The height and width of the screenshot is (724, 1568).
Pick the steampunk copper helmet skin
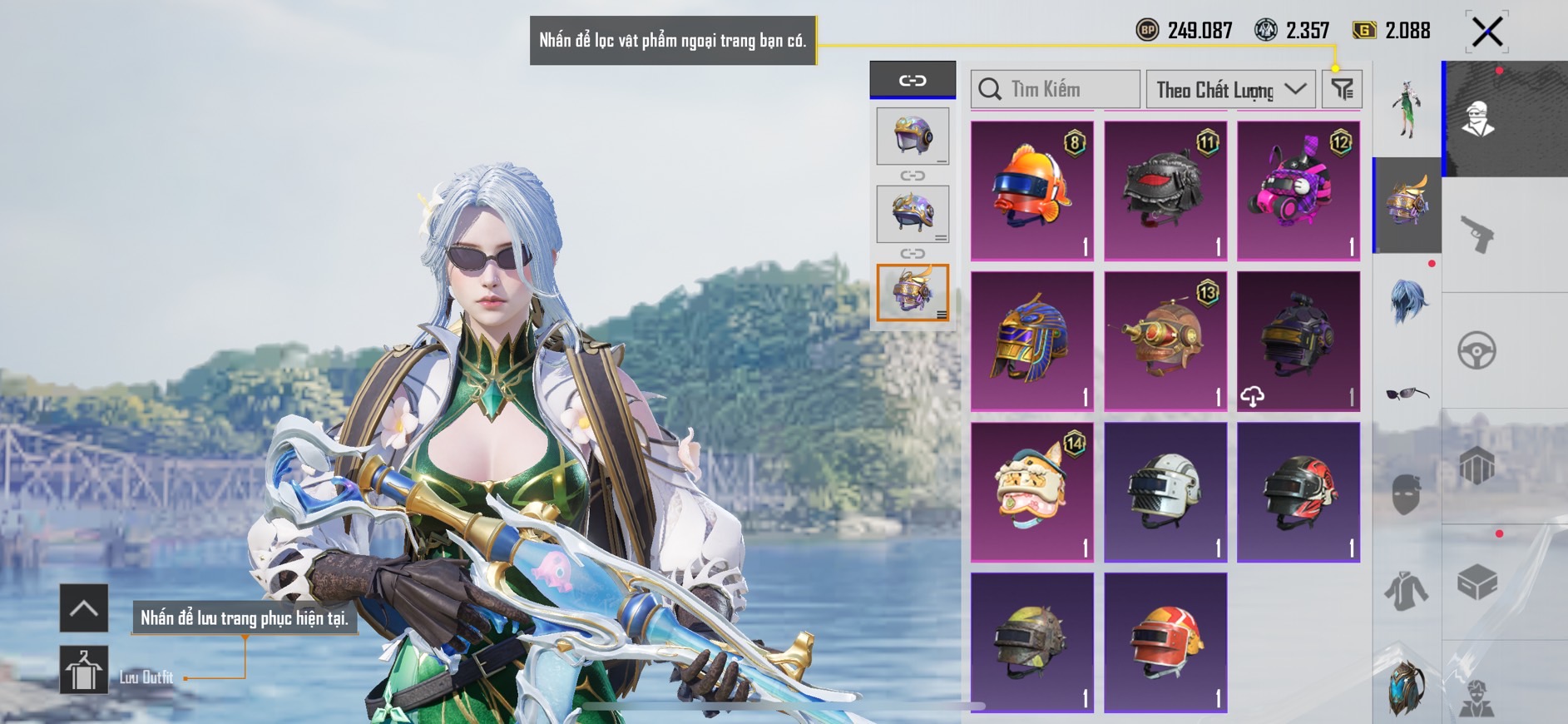point(1165,340)
